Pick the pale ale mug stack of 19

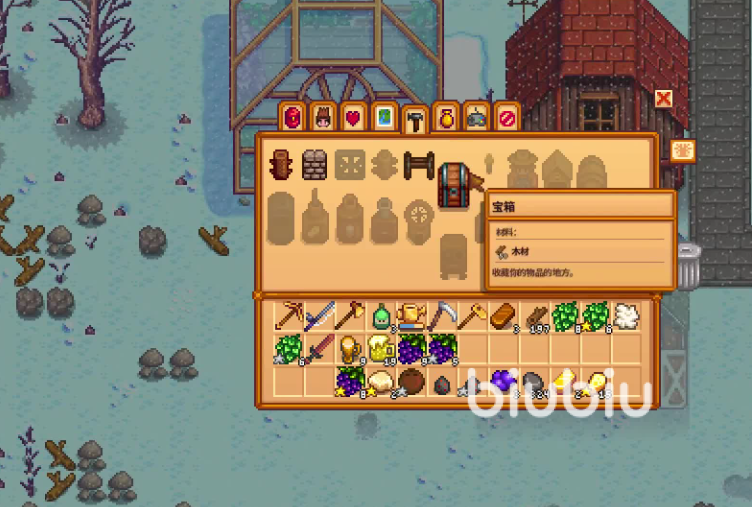(x=381, y=349)
